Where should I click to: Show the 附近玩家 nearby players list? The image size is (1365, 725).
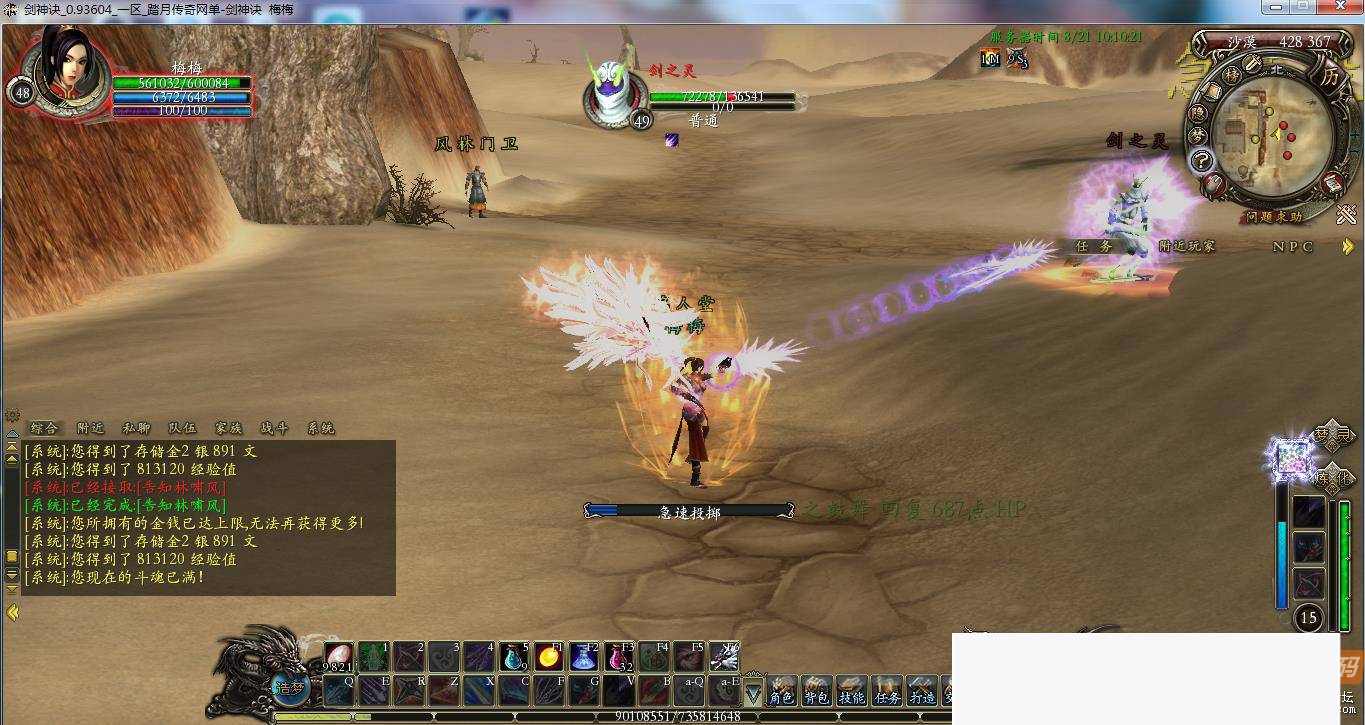[1187, 246]
